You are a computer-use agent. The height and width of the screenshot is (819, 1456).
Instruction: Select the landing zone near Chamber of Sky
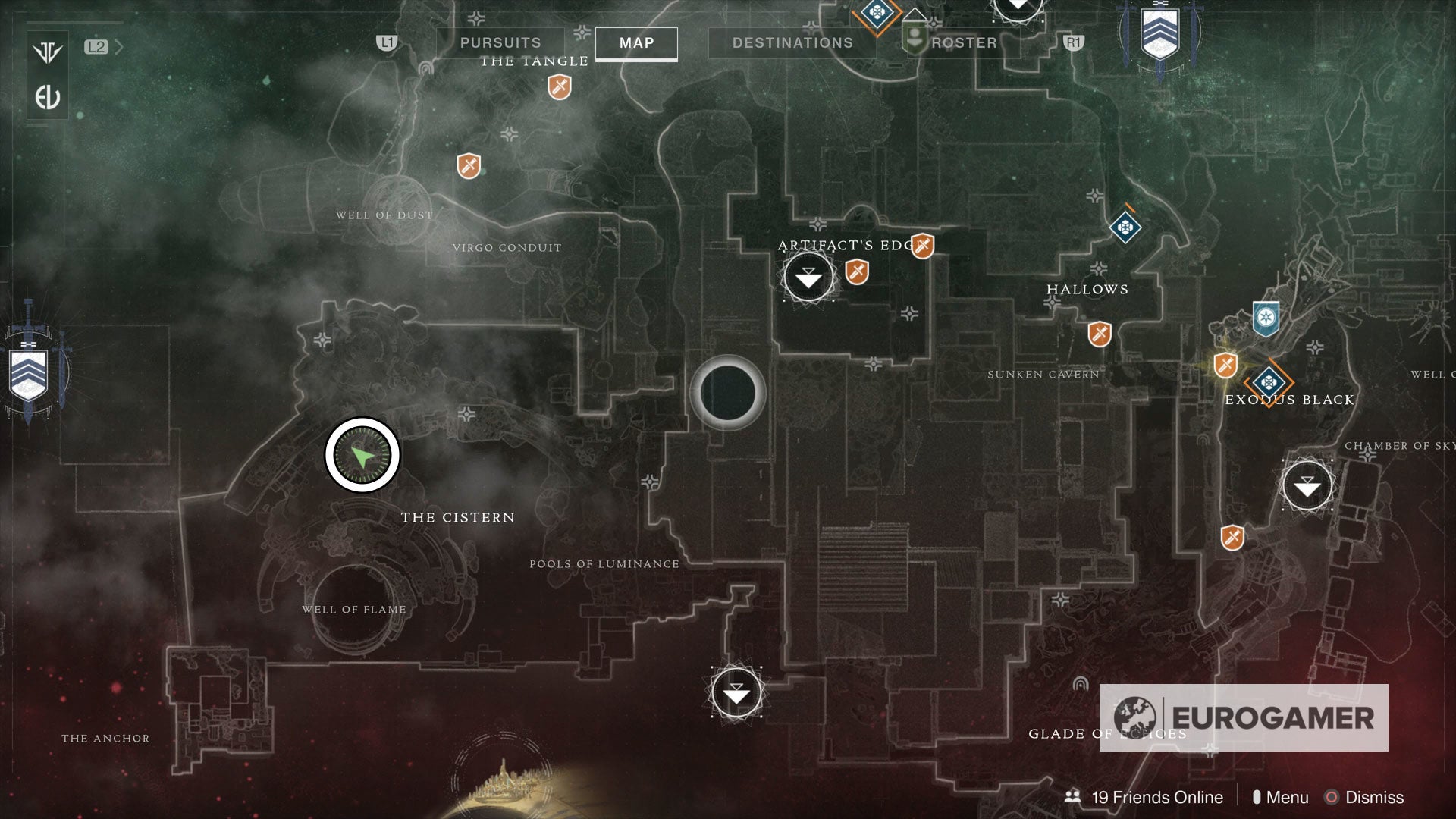[x=1306, y=486]
